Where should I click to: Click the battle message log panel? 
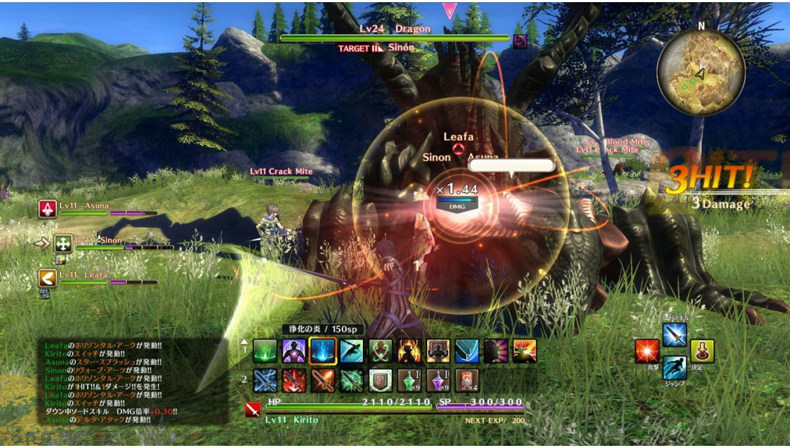click(130, 382)
